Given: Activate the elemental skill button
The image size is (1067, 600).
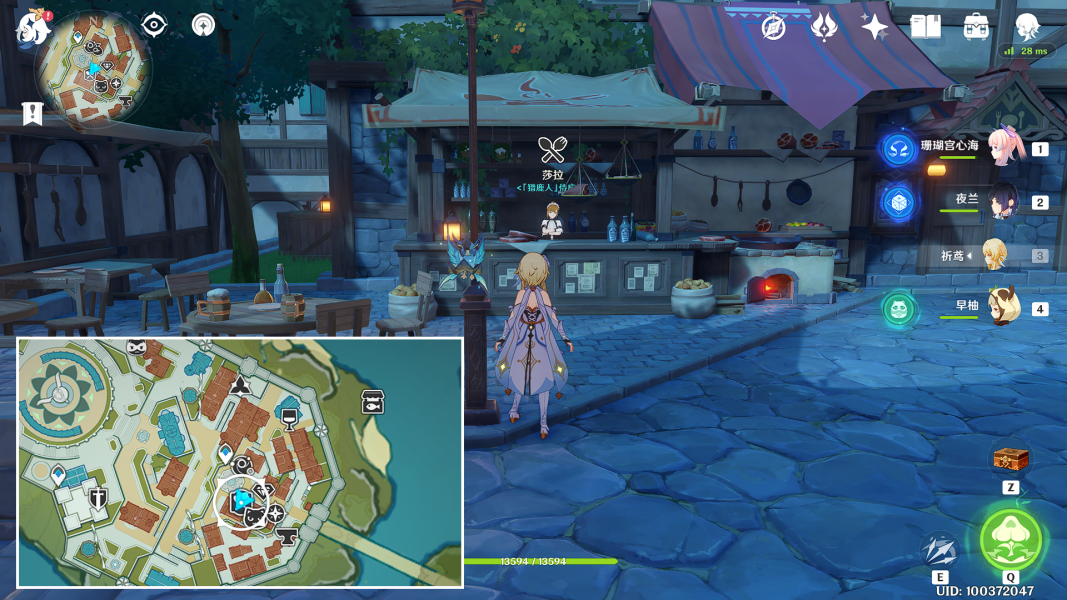Looking at the screenshot, I should point(940,551).
